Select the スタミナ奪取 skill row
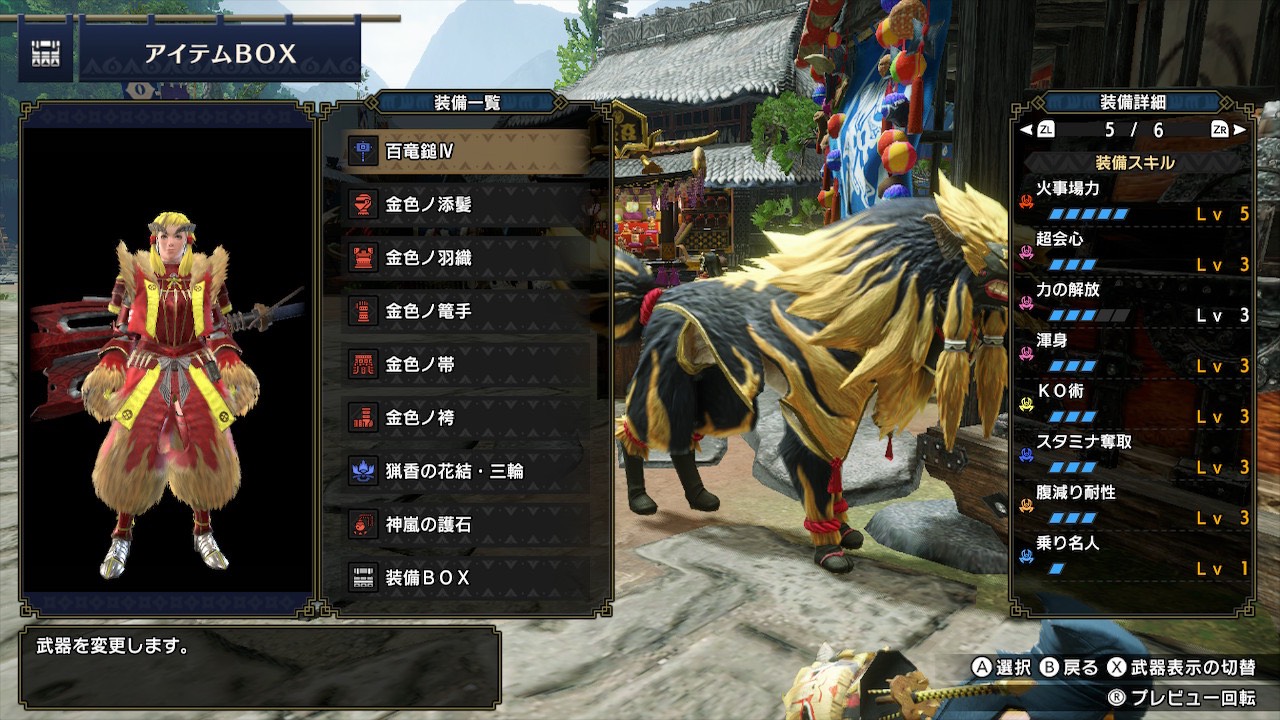 [1134, 455]
